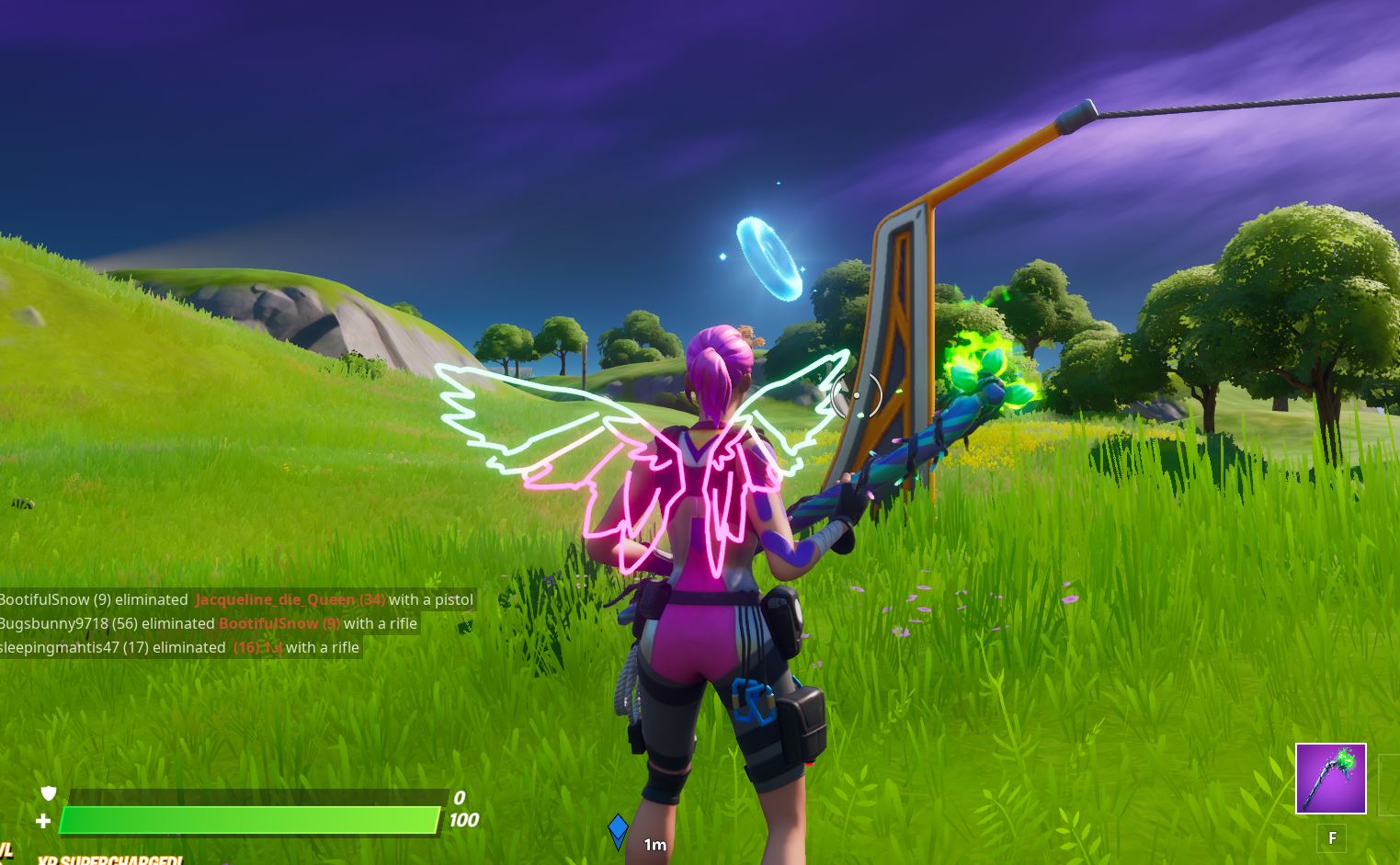Click the crosshair reticle in screen center
Viewport: 1400px width, 865px height.
tap(859, 395)
